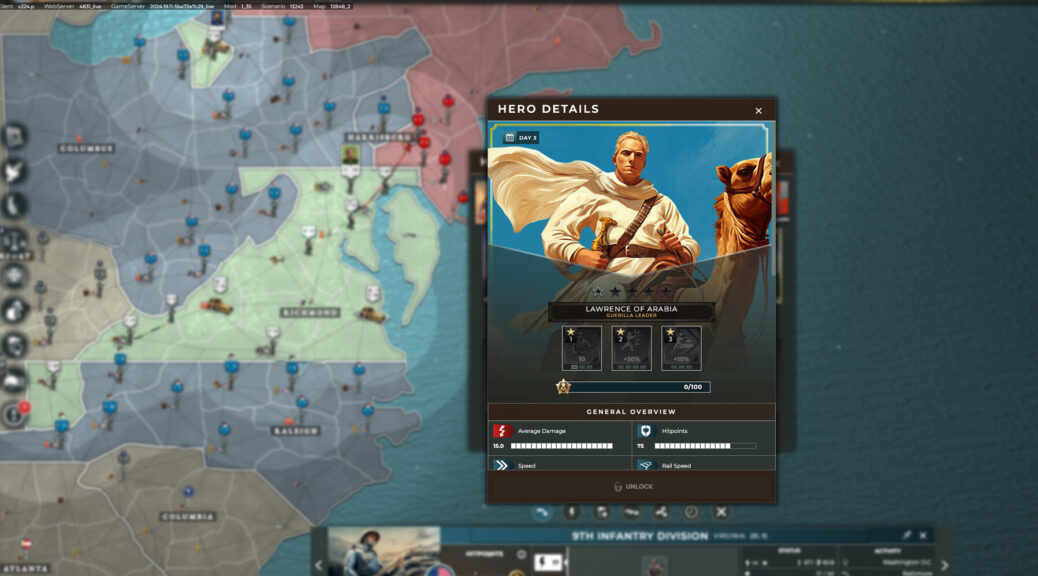Viewport: 1038px width, 576px height.
Task: Select the level 1 star perk tile
Action: point(581,348)
